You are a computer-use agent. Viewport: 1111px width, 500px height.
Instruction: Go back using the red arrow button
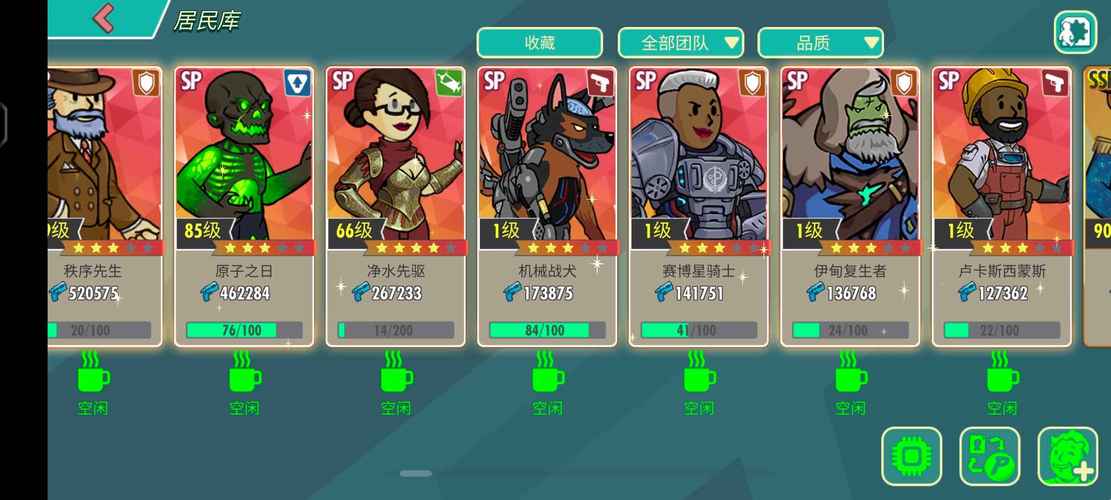tap(104, 18)
